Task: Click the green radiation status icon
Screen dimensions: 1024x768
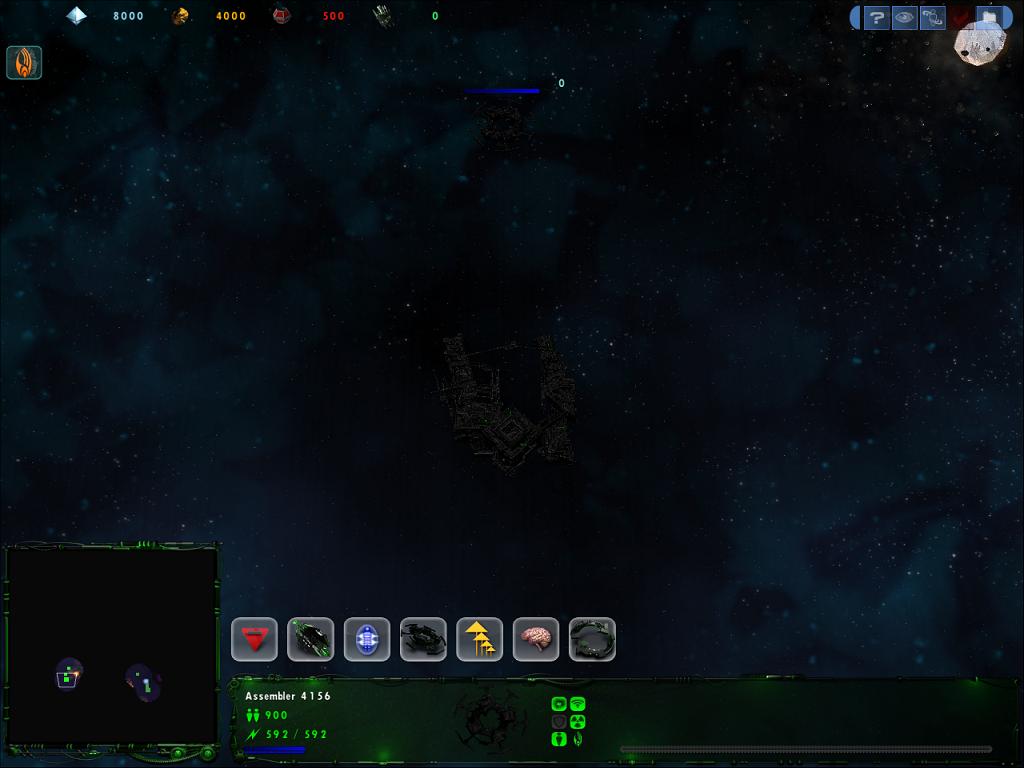Action: pos(577,721)
